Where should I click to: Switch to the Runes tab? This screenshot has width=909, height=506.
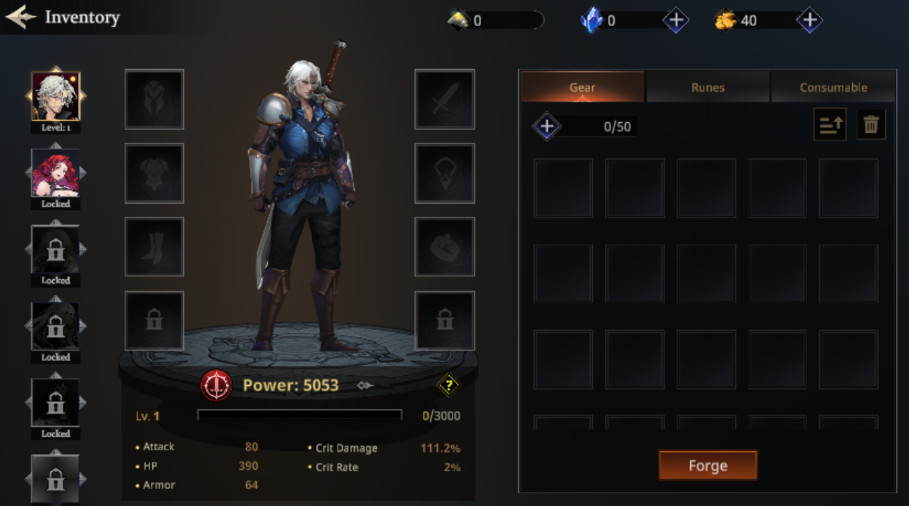click(x=707, y=87)
